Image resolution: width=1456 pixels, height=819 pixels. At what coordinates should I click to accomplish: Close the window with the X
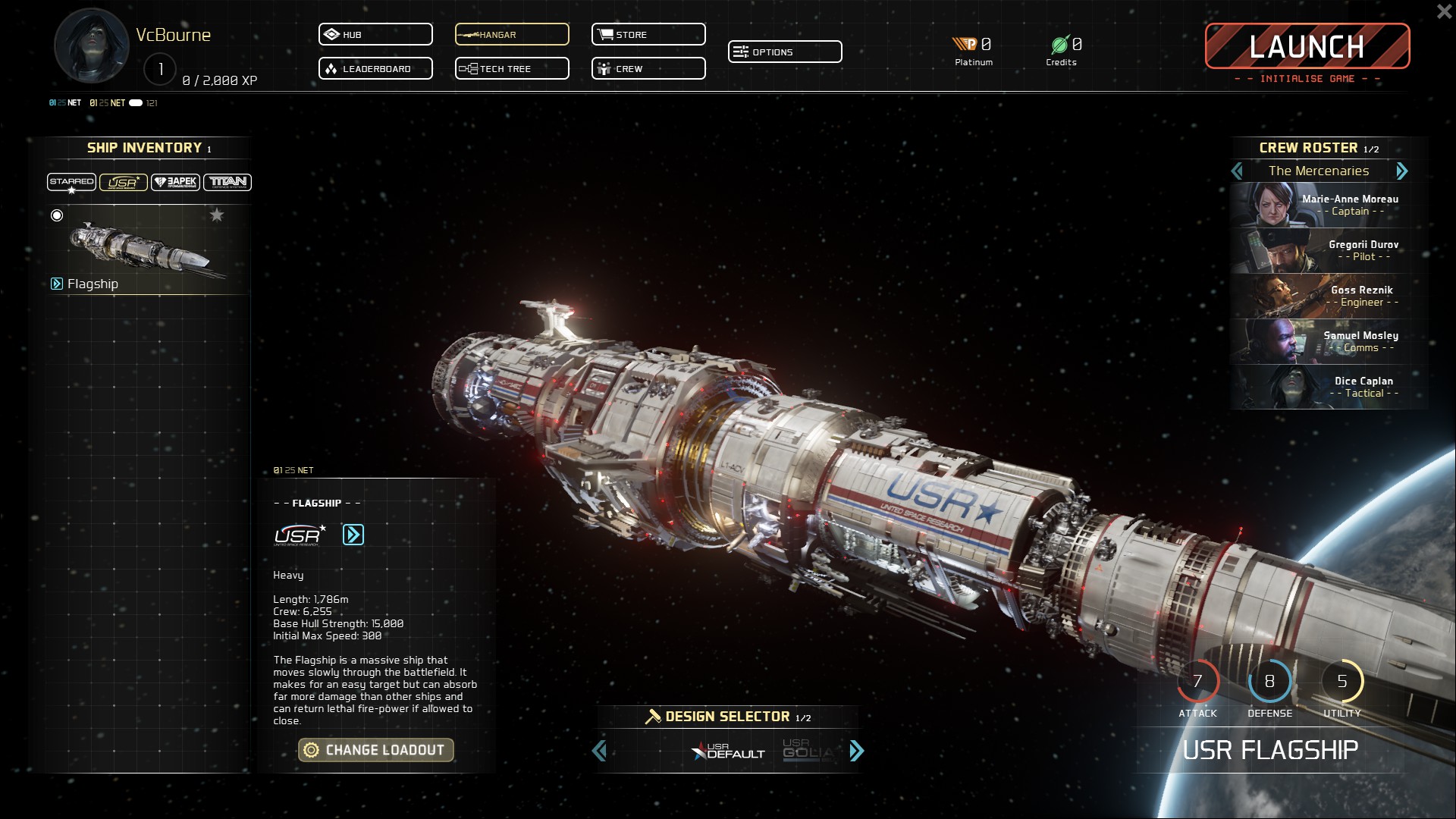click(x=1444, y=12)
